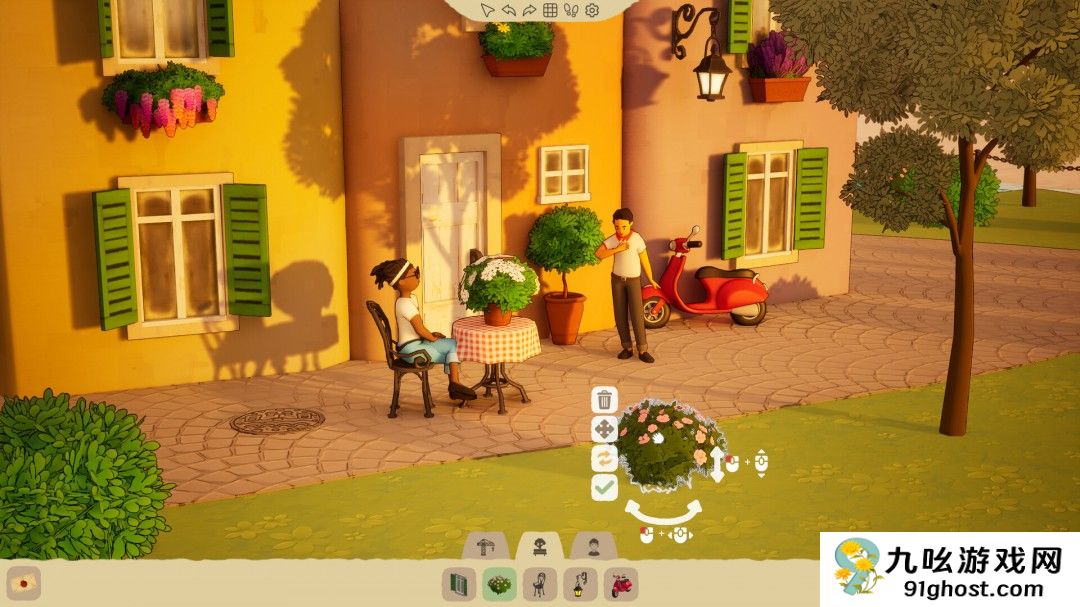
Task: Open the envelope icon in the corner
Action: click(23, 583)
